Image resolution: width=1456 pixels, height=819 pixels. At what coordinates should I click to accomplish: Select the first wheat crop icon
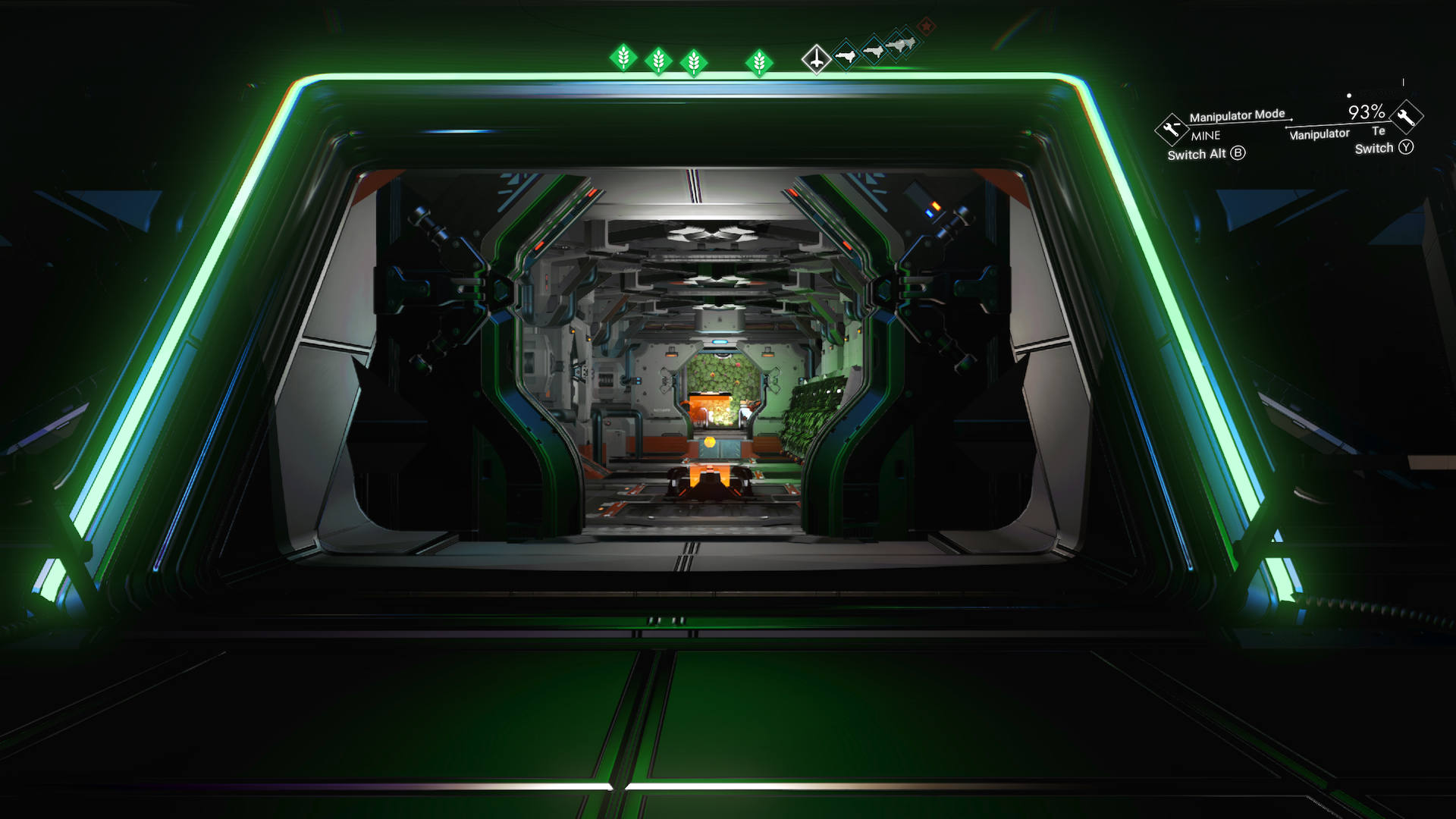tap(624, 60)
